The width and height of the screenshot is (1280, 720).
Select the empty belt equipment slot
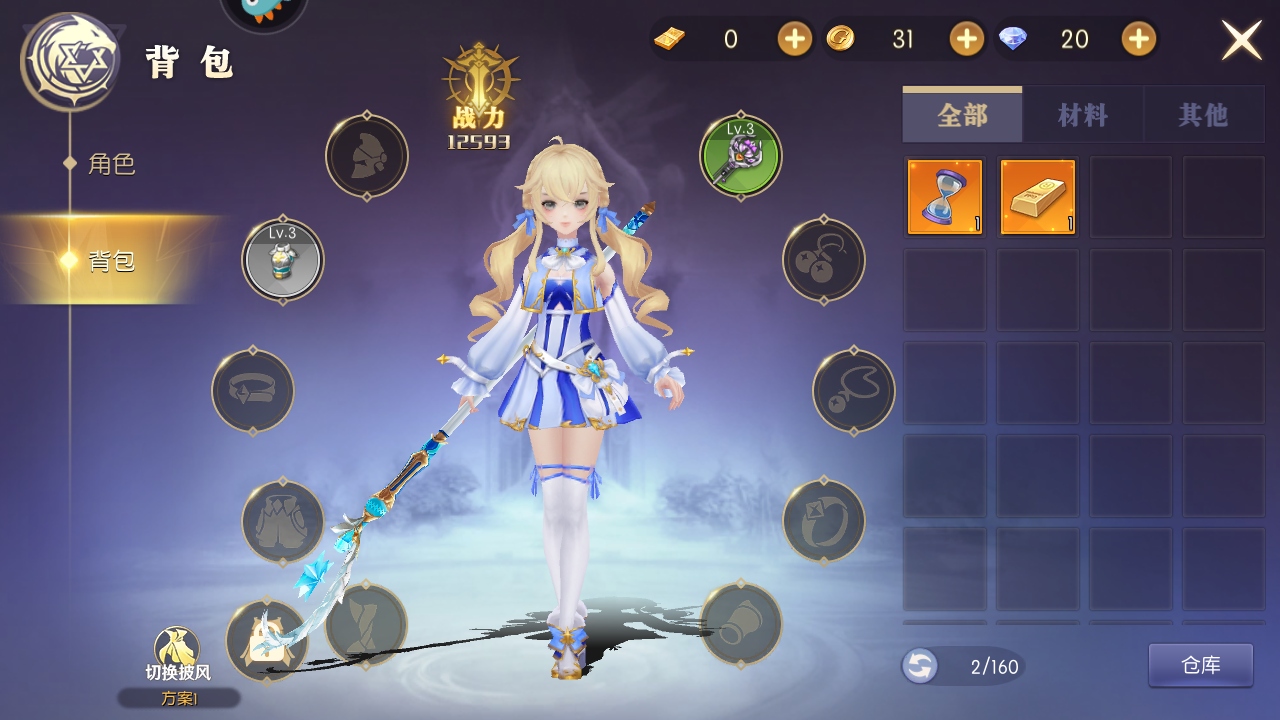(253, 390)
